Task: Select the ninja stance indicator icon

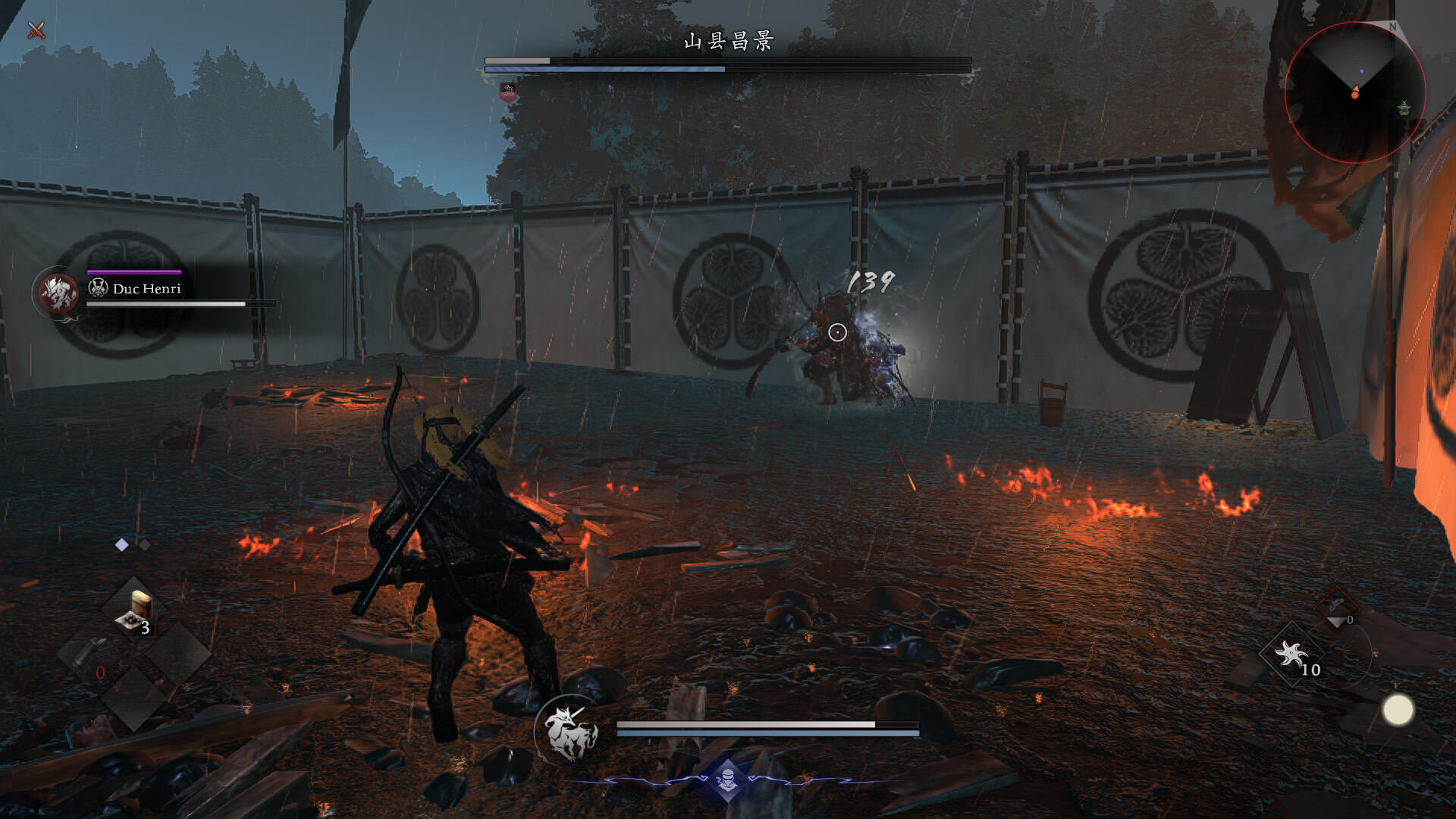Action: [x=727, y=780]
